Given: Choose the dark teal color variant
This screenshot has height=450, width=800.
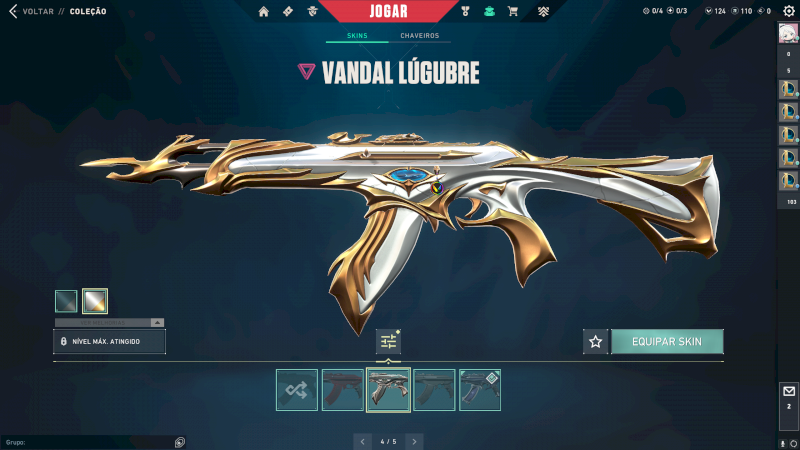Looking at the screenshot, I should [66, 300].
